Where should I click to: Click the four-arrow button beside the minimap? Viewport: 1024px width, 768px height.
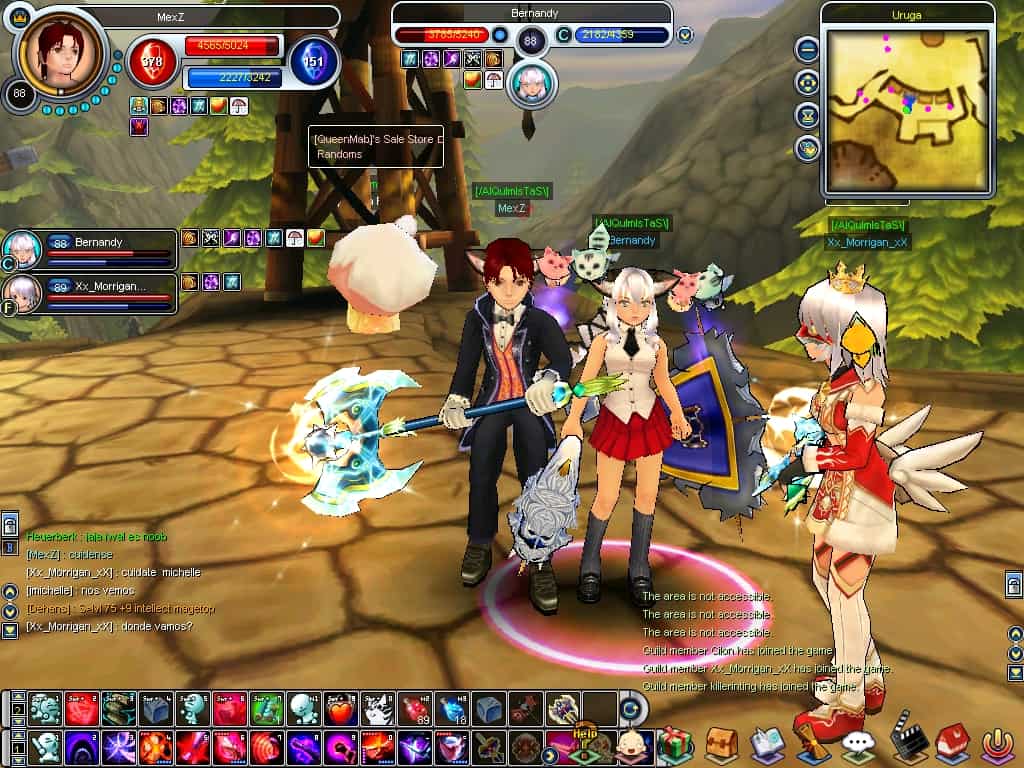tap(807, 82)
